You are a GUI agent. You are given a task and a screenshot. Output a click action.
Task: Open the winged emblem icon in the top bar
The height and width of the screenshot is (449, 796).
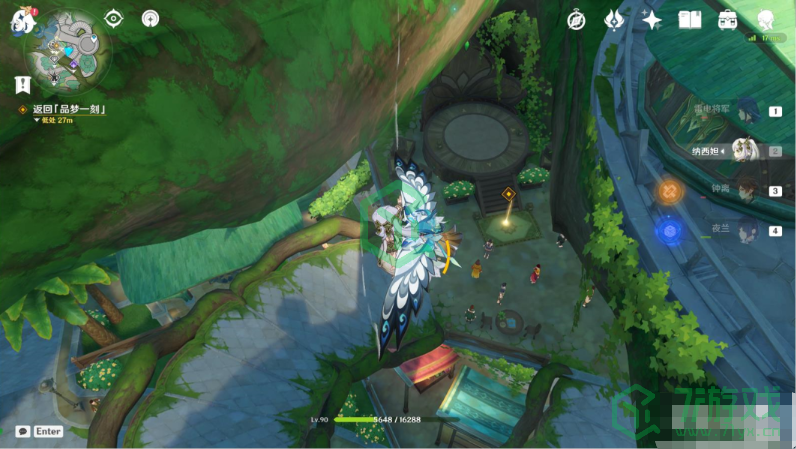click(x=613, y=20)
